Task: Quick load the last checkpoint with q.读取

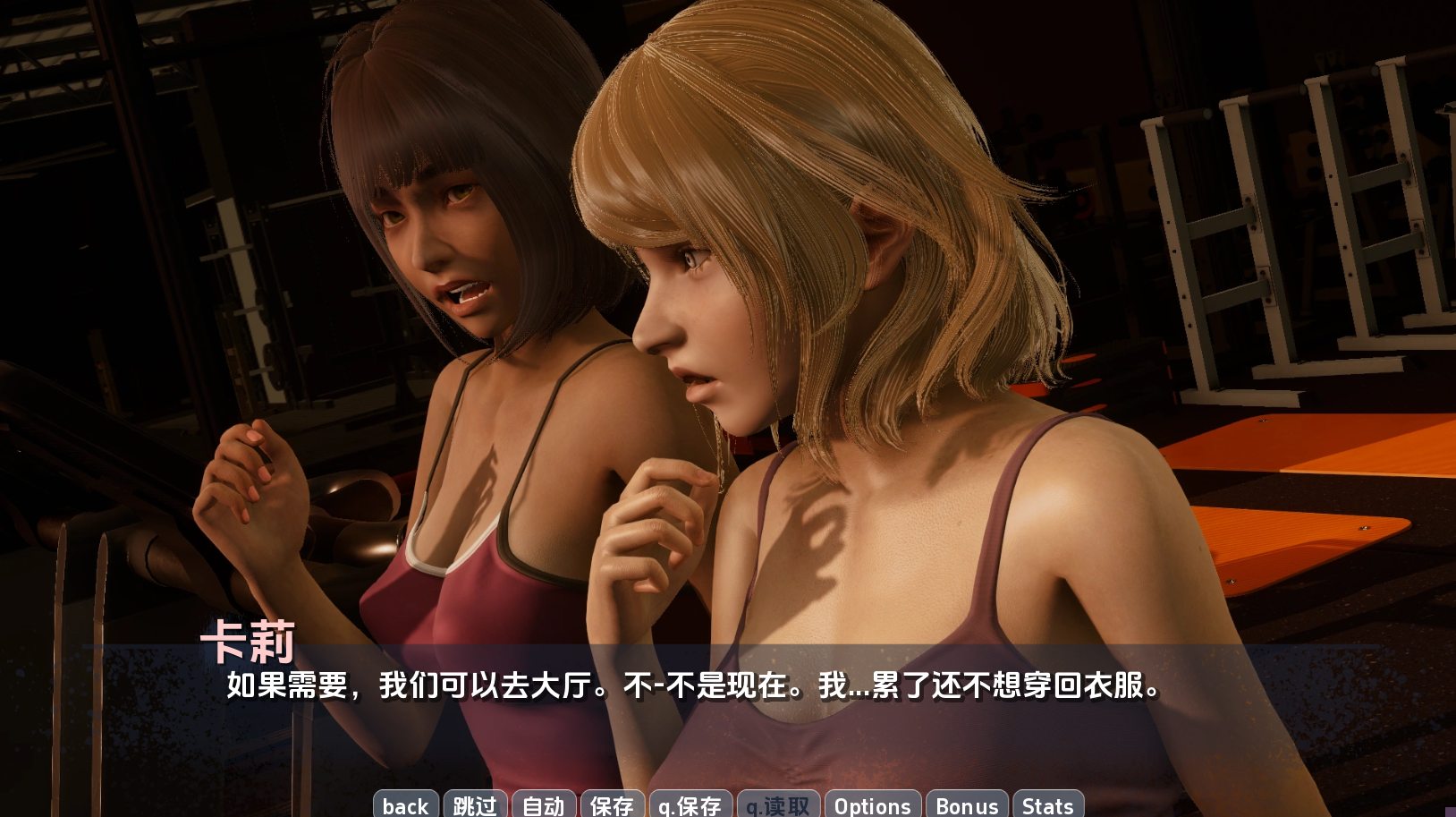Action: pos(777,806)
